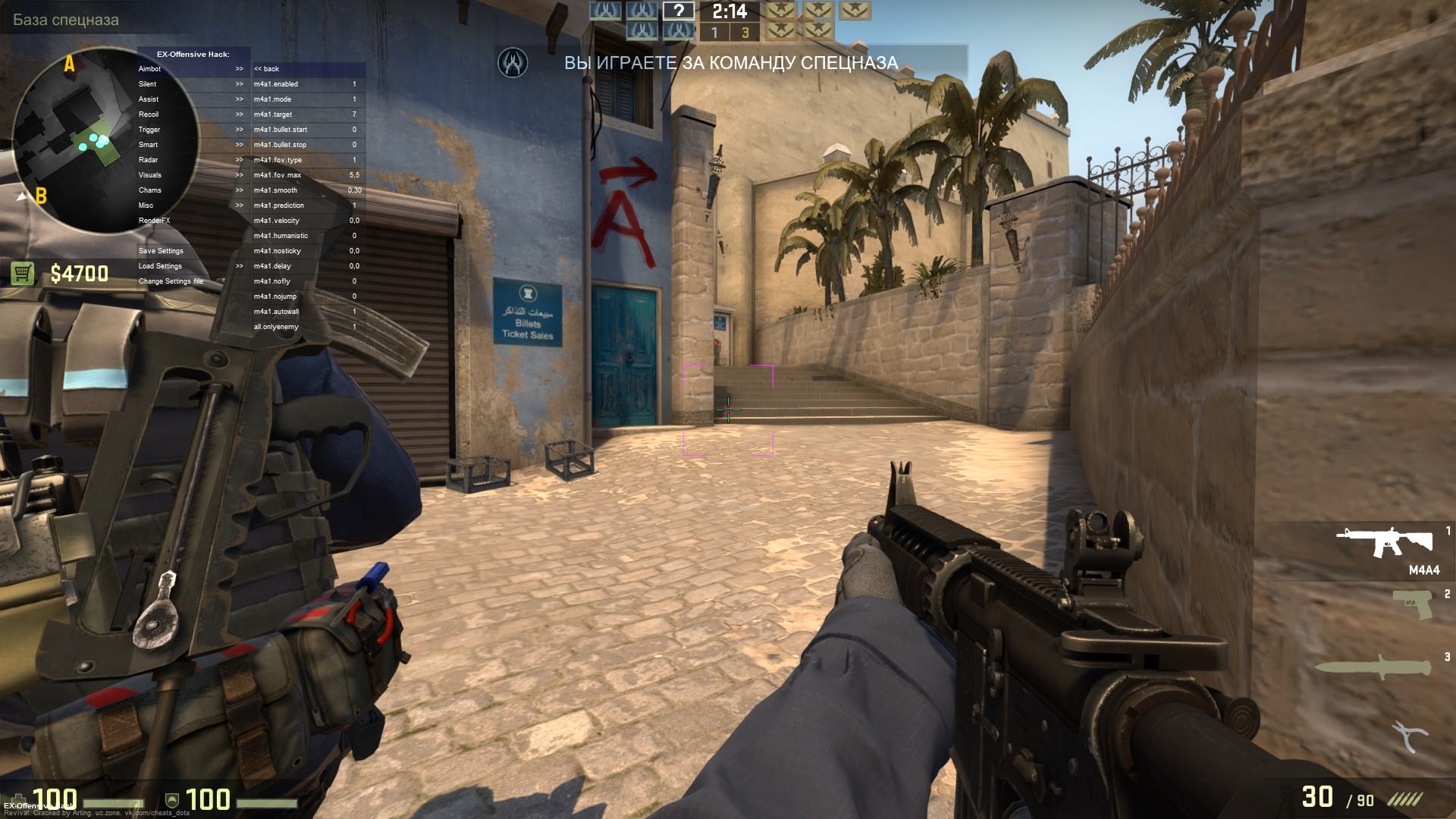Image resolution: width=1456 pixels, height=819 pixels.
Task: Select the RenderFX menu entry
Action: [x=154, y=221]
